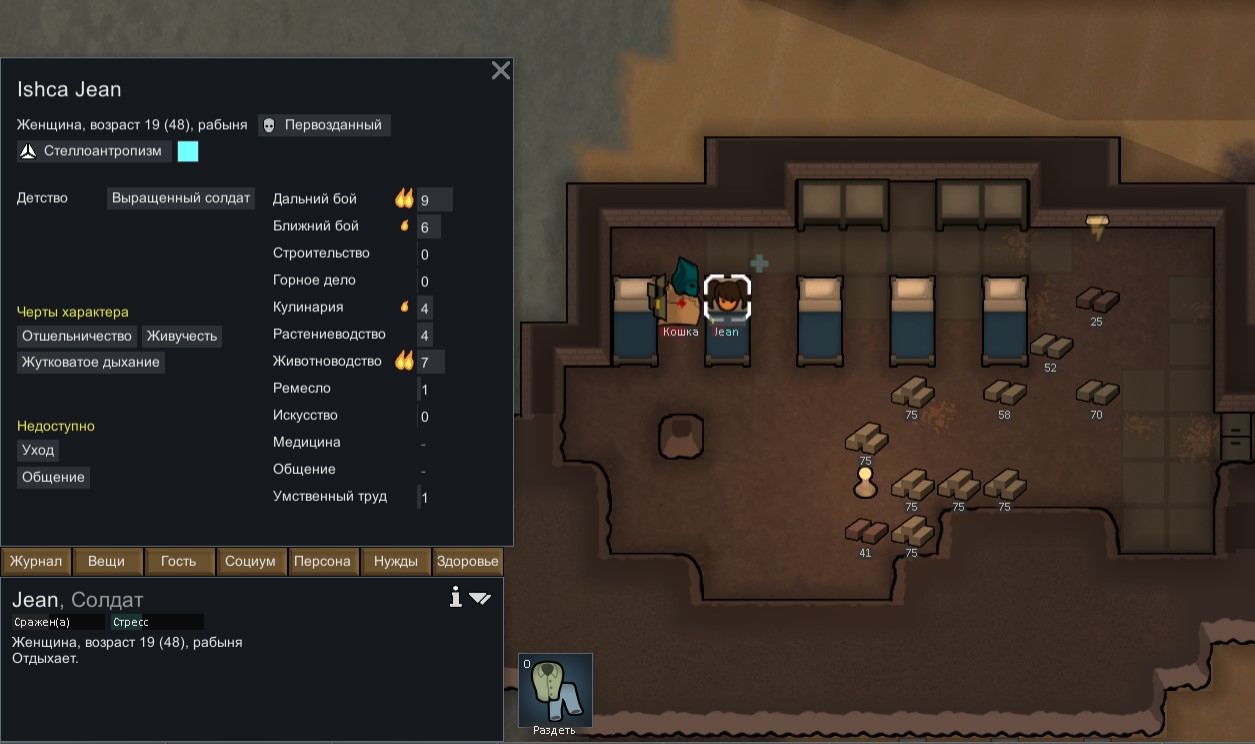This screenshot has width=1255, height=744.
Task: Open the Гость tab
Action: (178, 562)
